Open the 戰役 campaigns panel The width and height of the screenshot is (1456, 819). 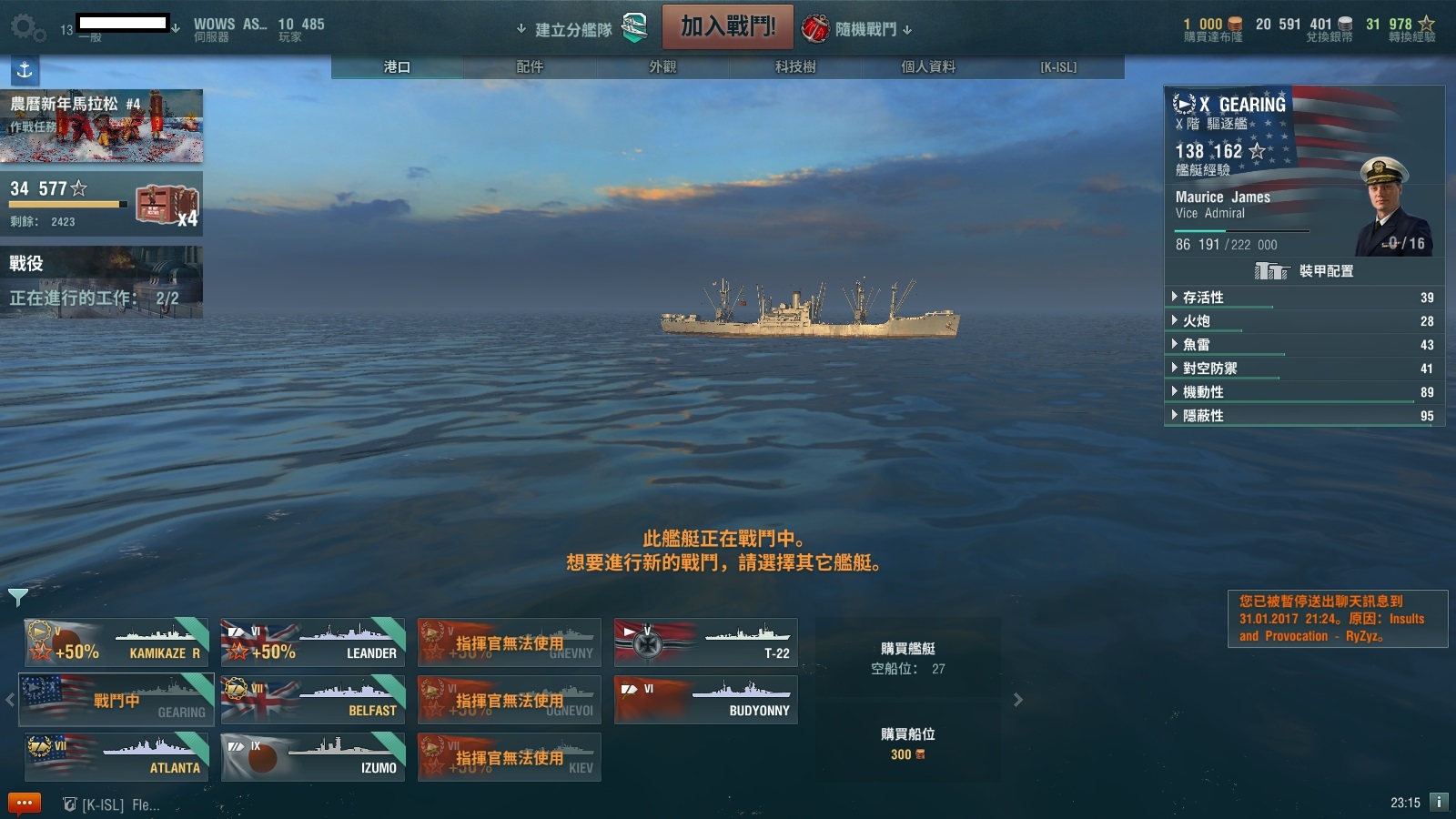(x=101, y=281)
